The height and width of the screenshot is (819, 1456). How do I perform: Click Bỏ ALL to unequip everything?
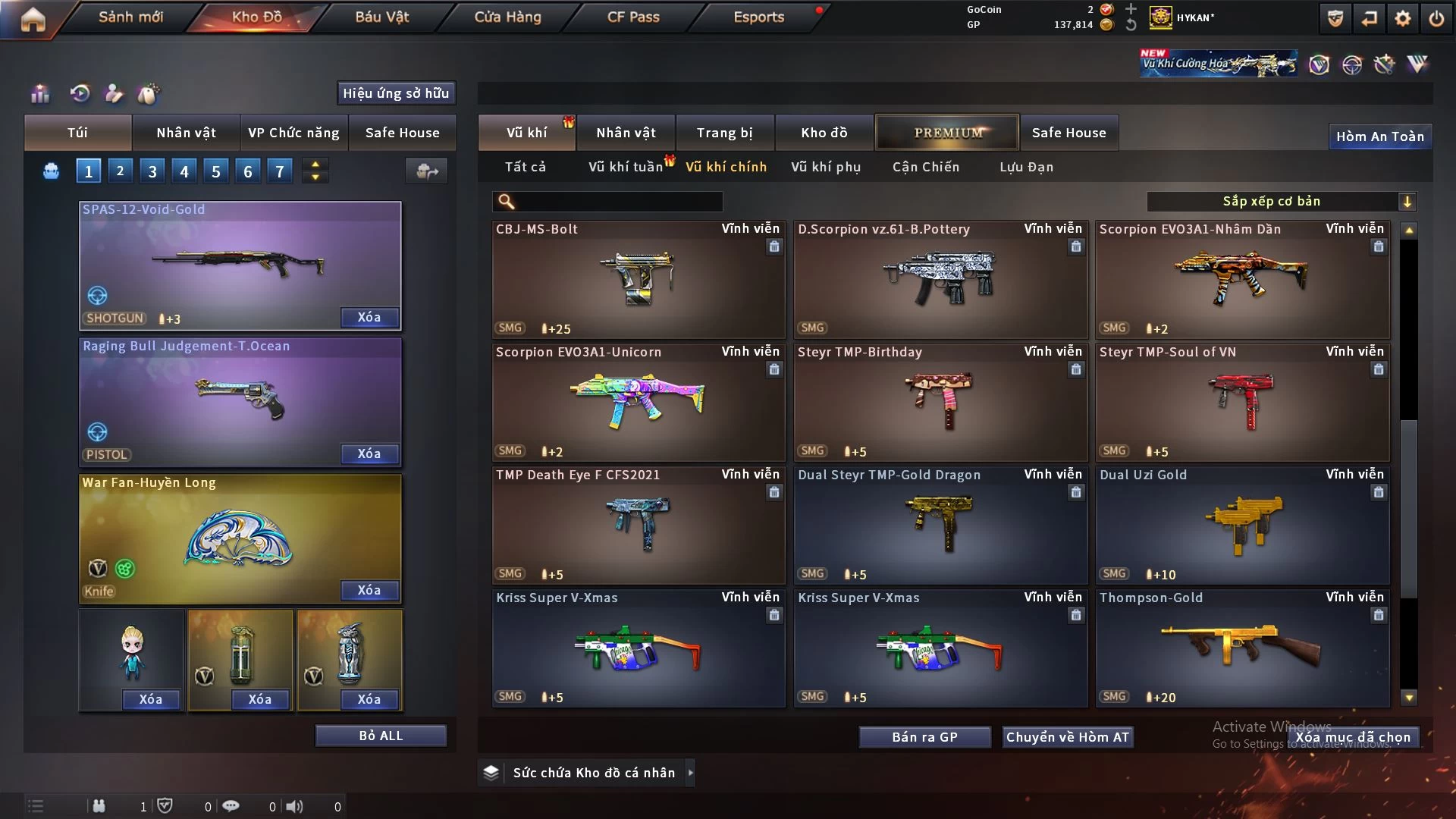pos(381,736)
